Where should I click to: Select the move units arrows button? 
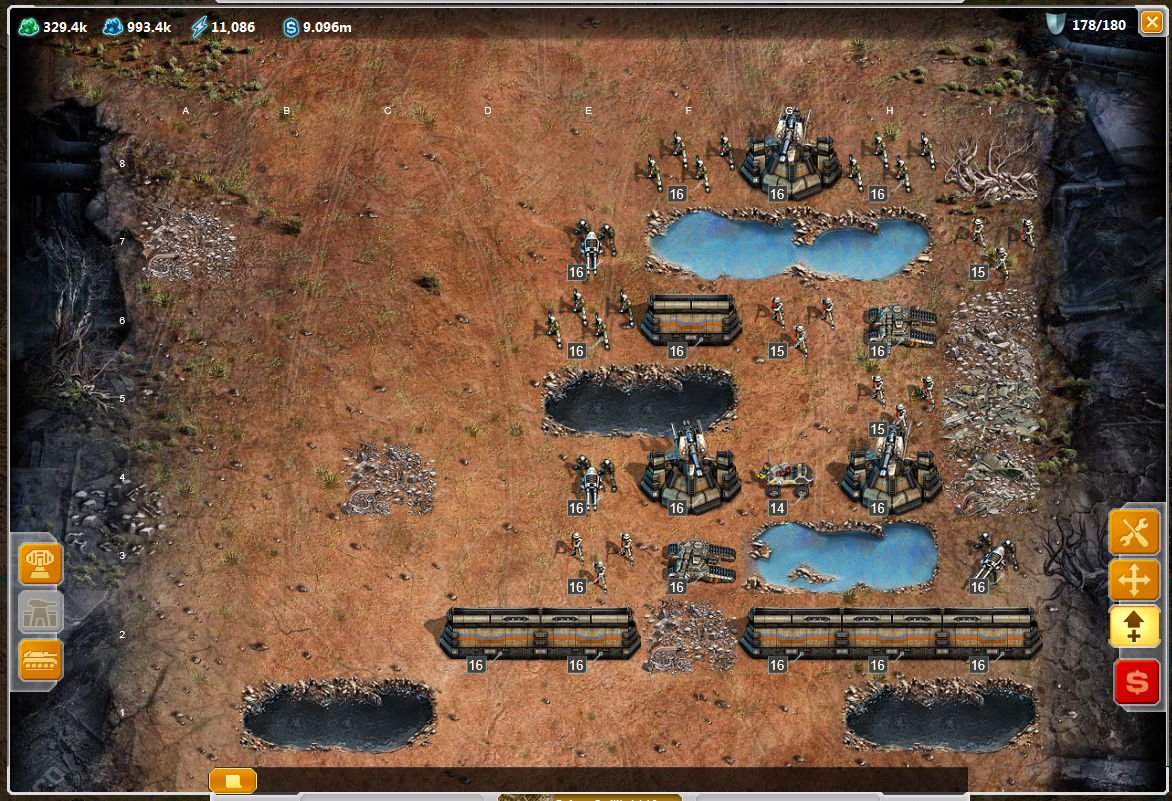(x=1135, y=580)
